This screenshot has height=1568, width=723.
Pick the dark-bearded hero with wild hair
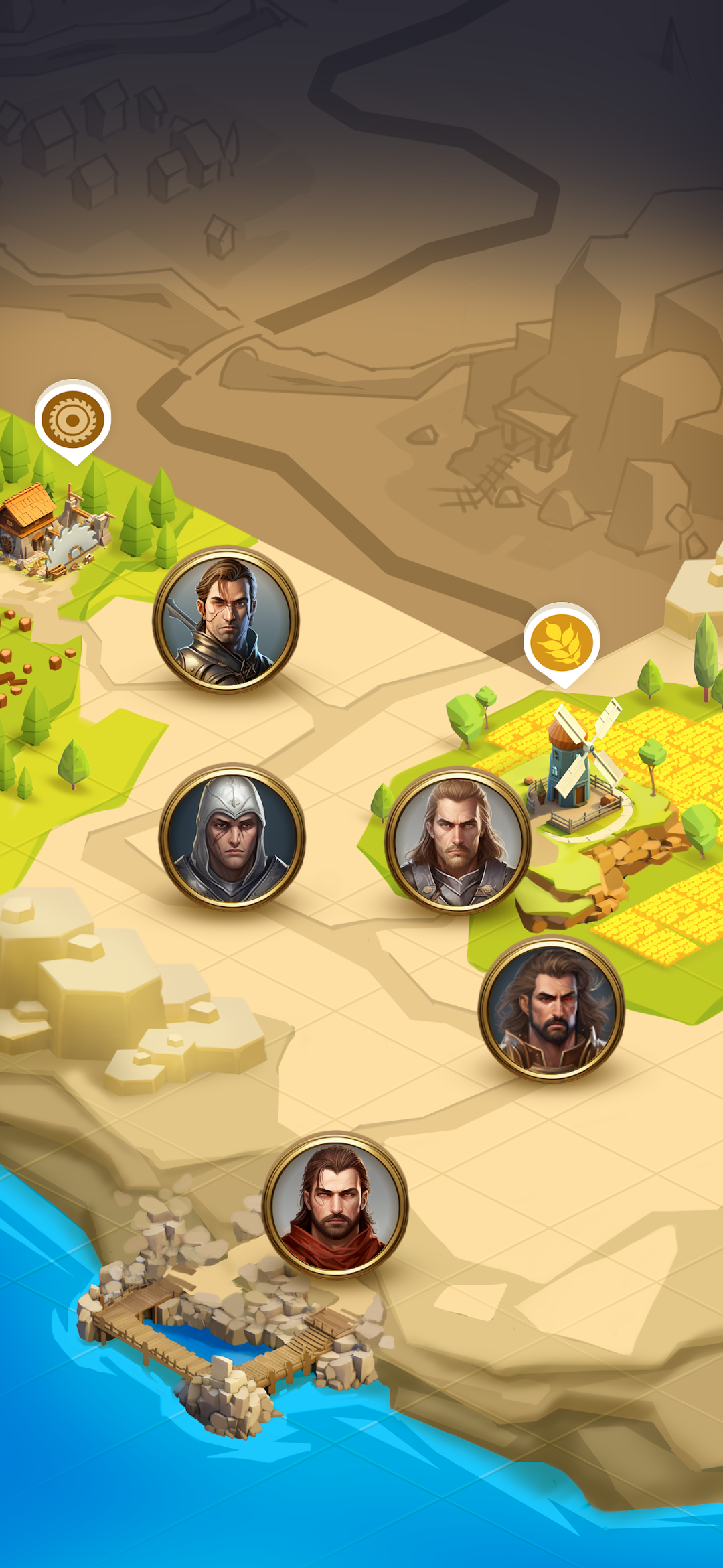551,1008
